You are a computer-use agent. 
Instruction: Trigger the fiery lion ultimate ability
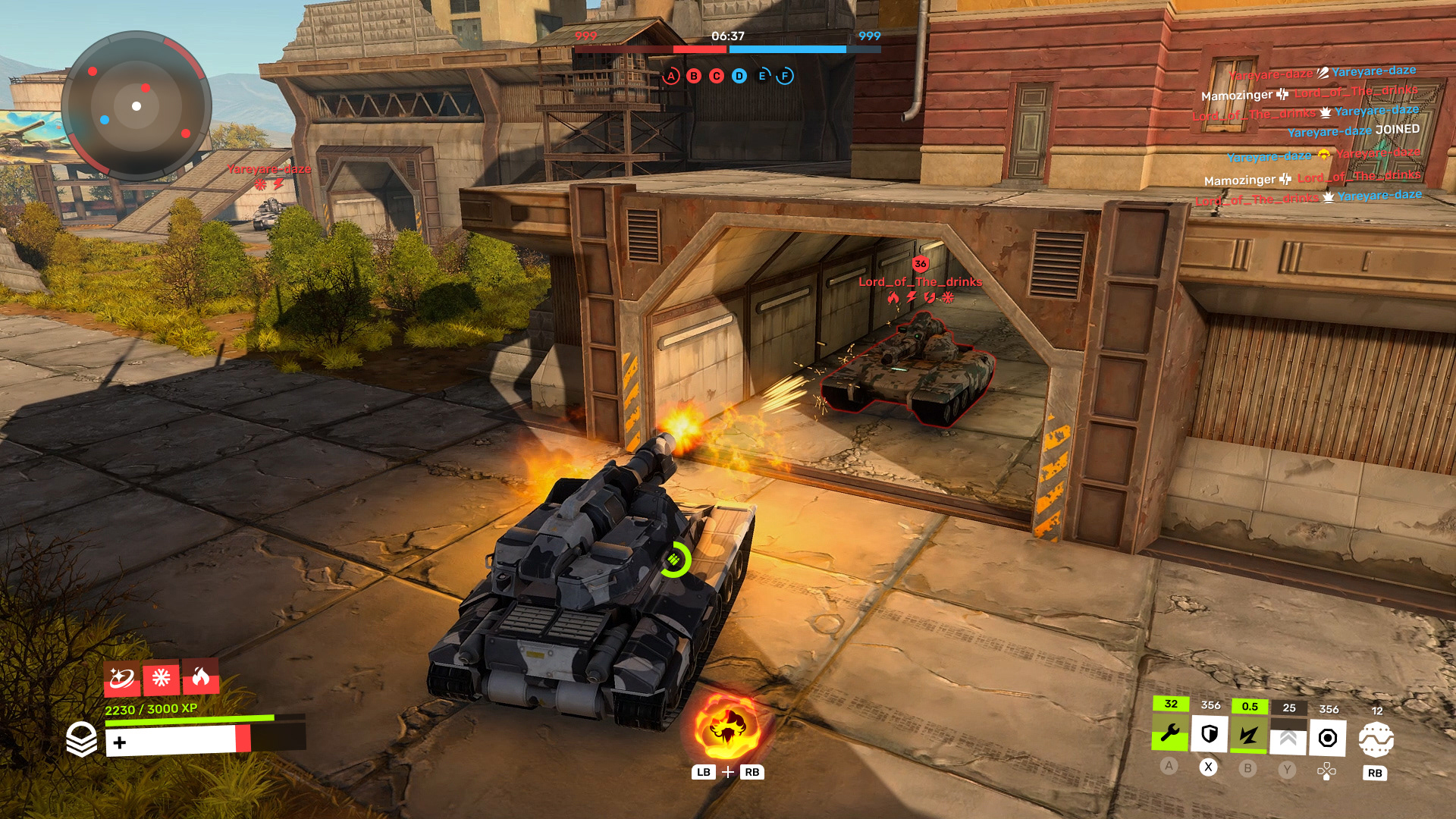tap(726, 727)
